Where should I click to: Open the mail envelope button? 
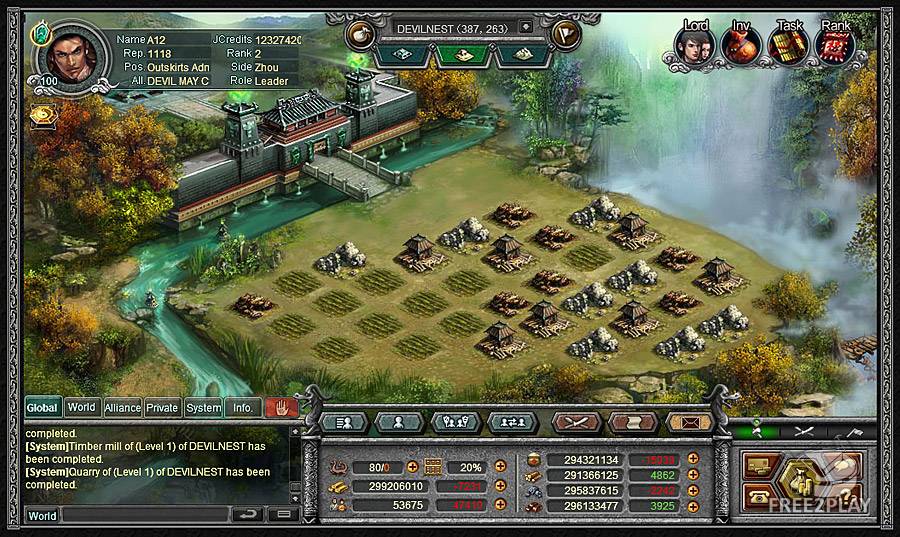pos(689,422)
